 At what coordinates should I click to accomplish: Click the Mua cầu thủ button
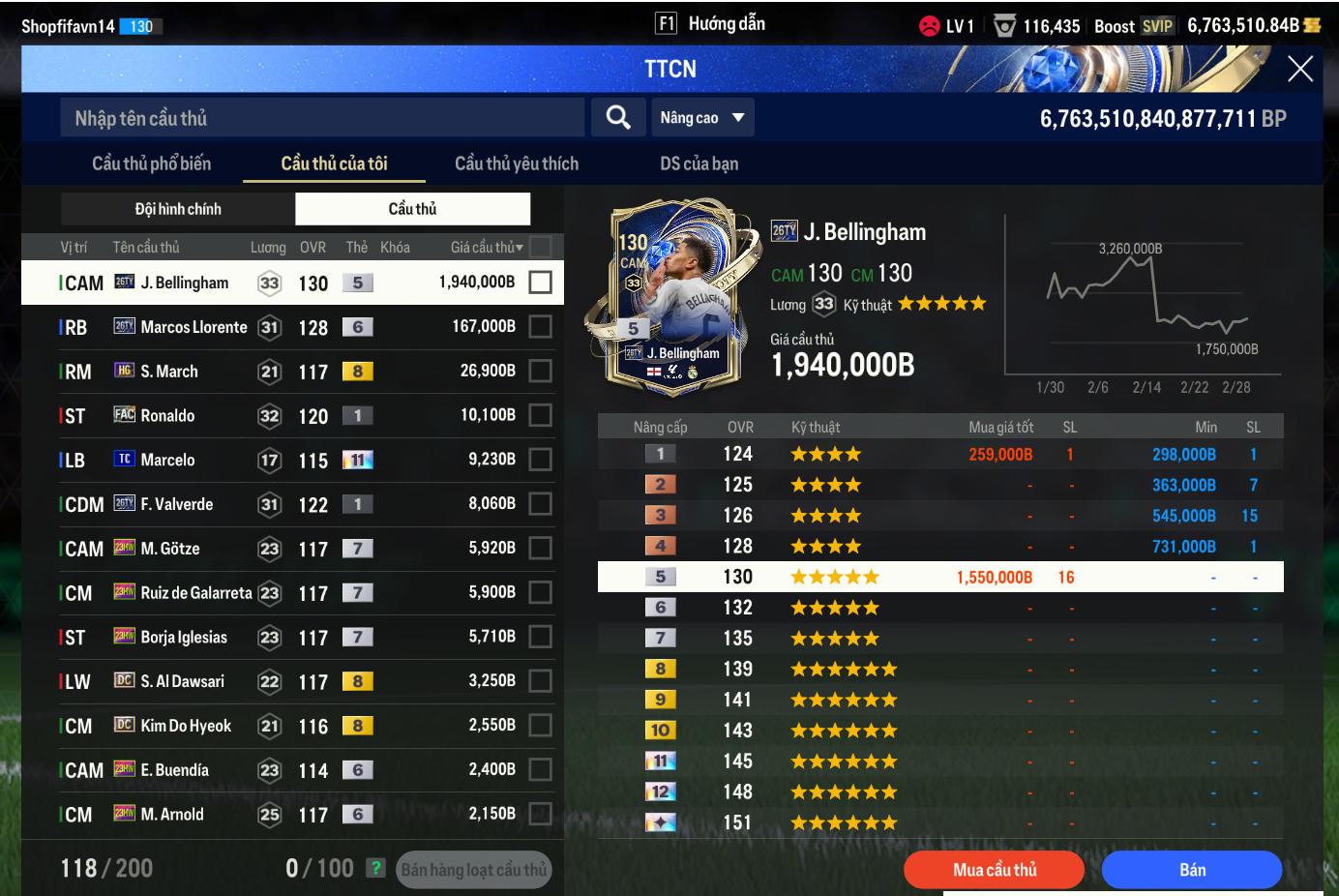pyautogui.click(x=994, y=870)
